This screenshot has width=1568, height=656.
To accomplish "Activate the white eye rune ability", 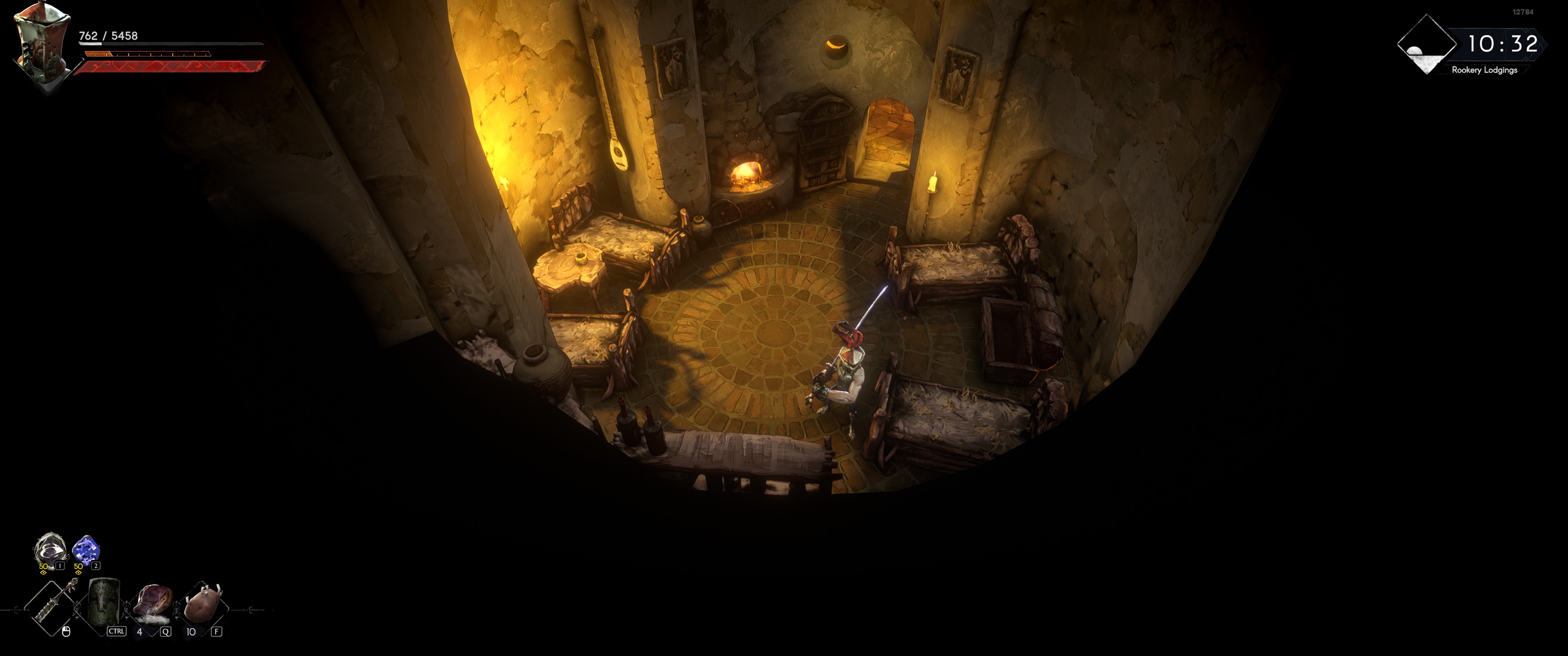I will point(49,549).
